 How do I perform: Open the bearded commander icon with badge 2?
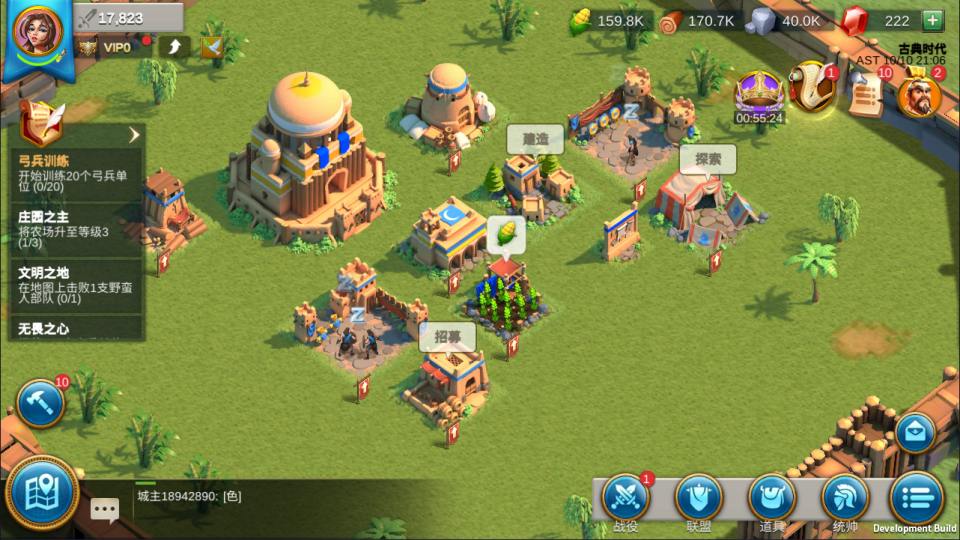click(918, 96)
